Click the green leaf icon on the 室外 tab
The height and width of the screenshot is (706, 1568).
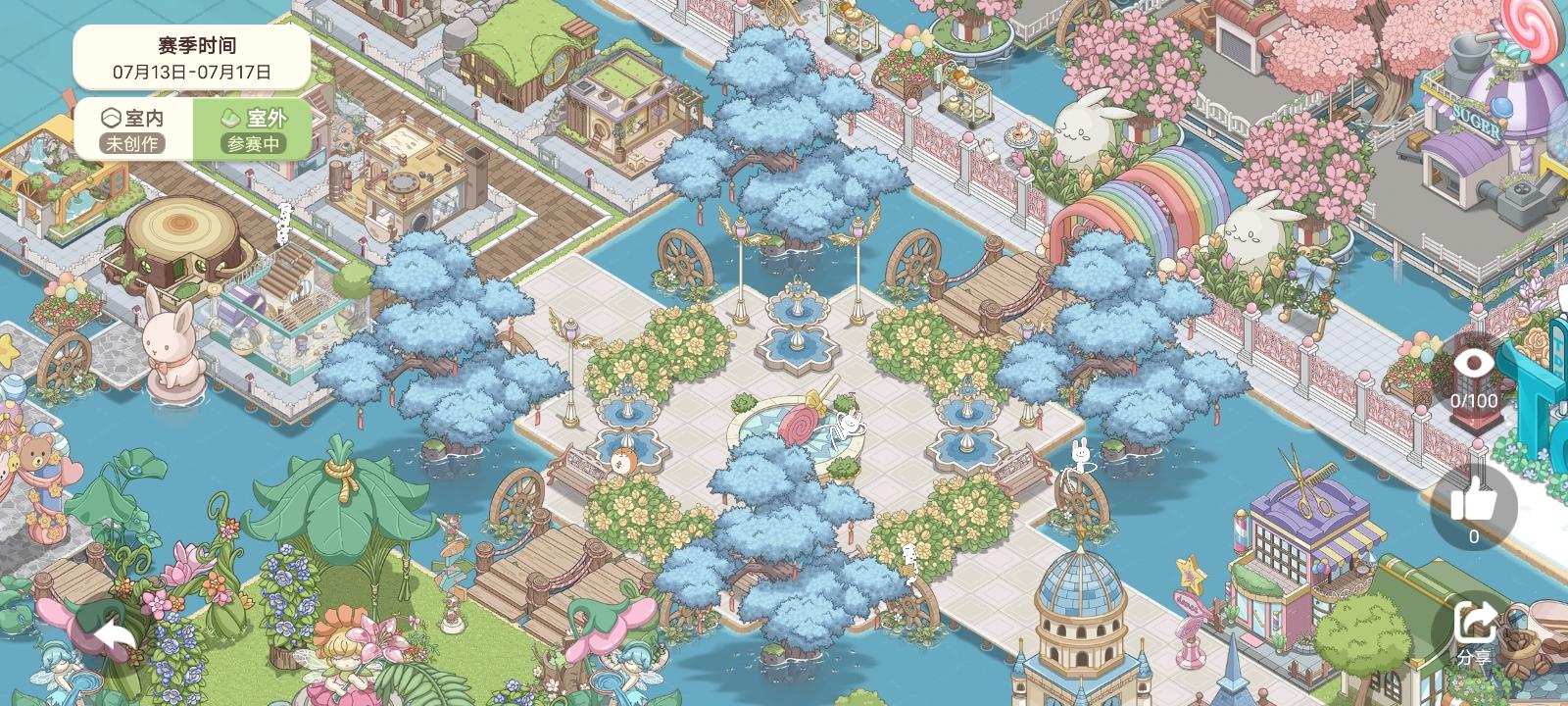click(230, 116)
